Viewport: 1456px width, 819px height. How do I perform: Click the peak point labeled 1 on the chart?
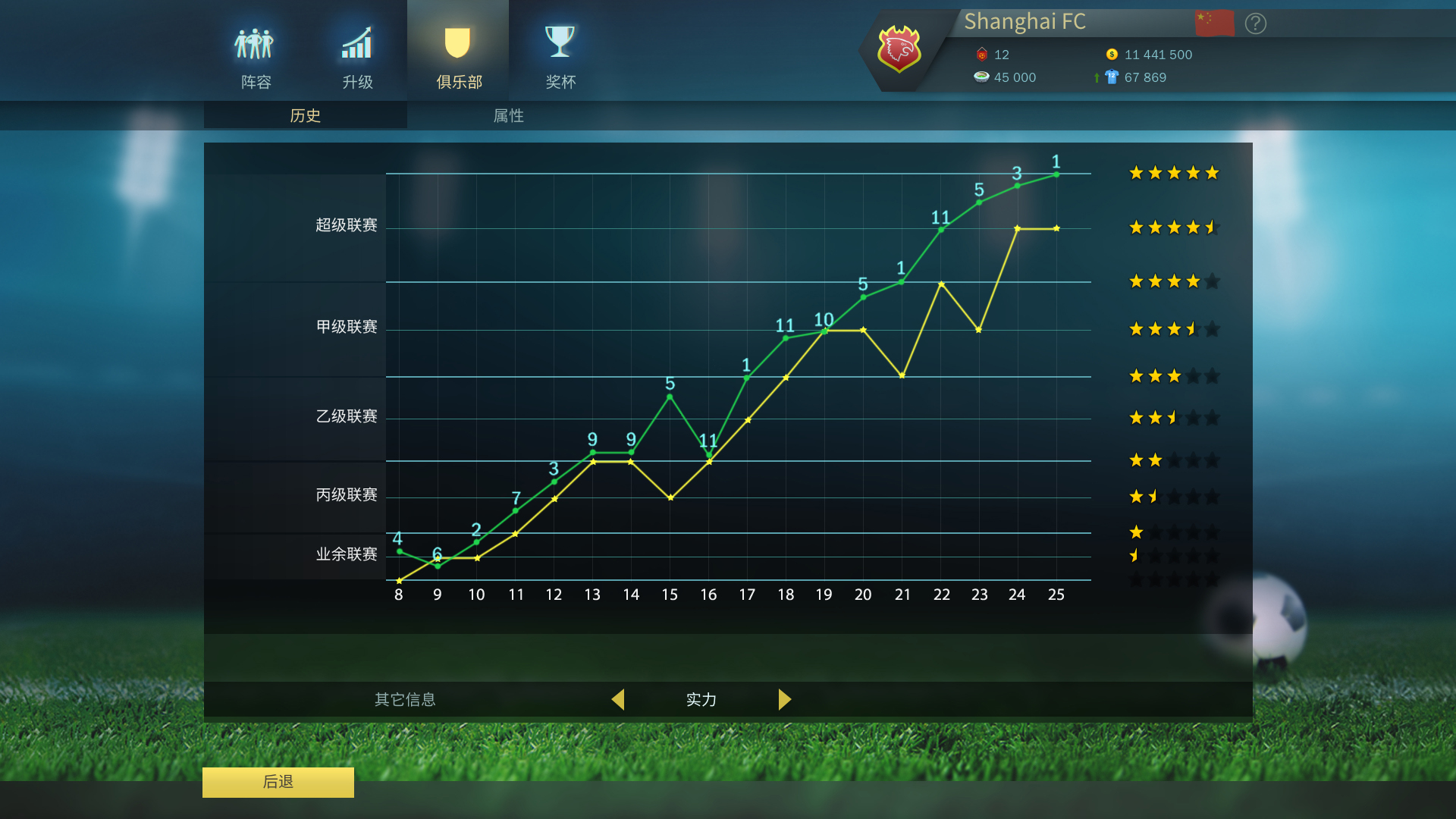click(1056, 175)
